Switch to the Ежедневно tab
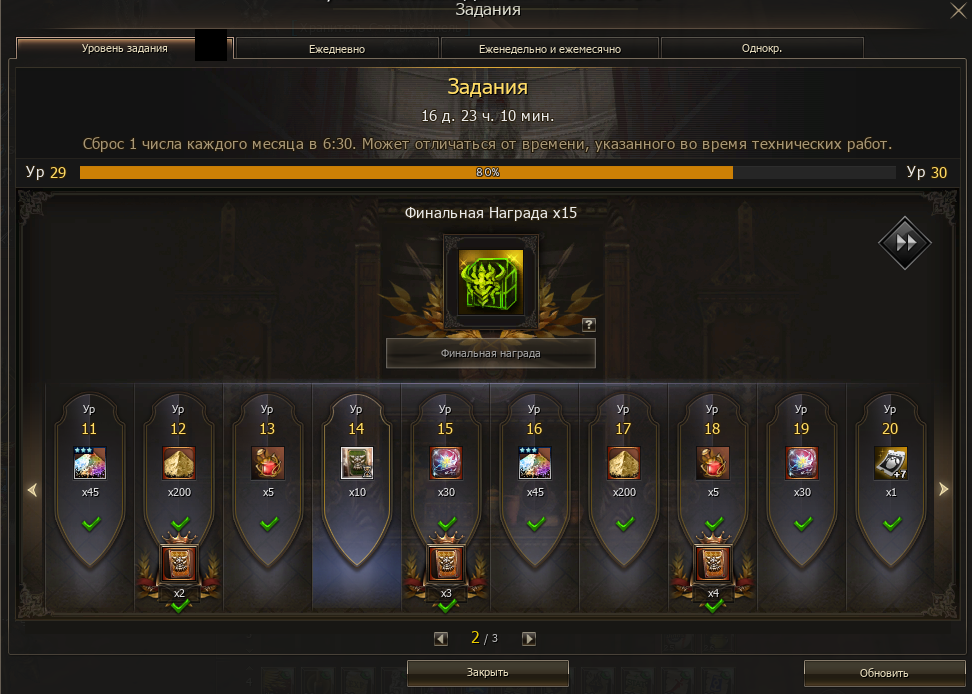Screen dimensions: 972x698 click(336, 48)
